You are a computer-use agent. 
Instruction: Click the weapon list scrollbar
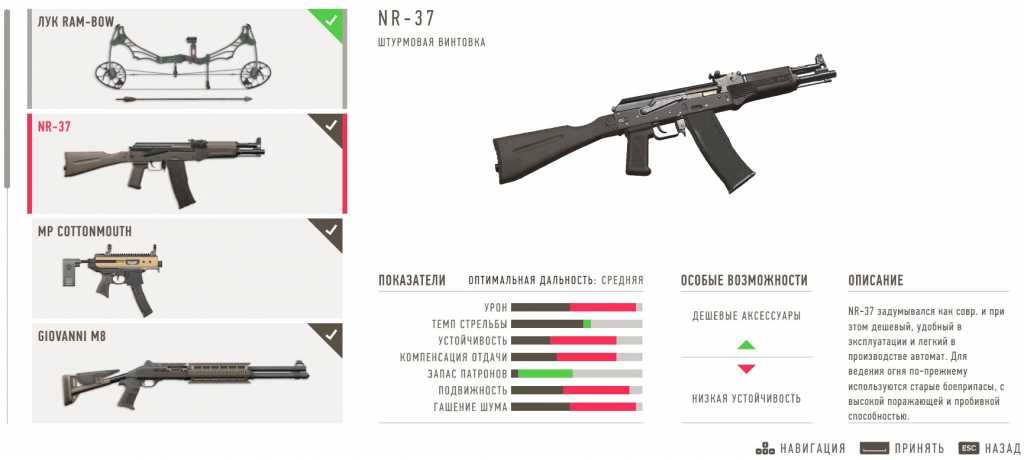pos(8,98)
